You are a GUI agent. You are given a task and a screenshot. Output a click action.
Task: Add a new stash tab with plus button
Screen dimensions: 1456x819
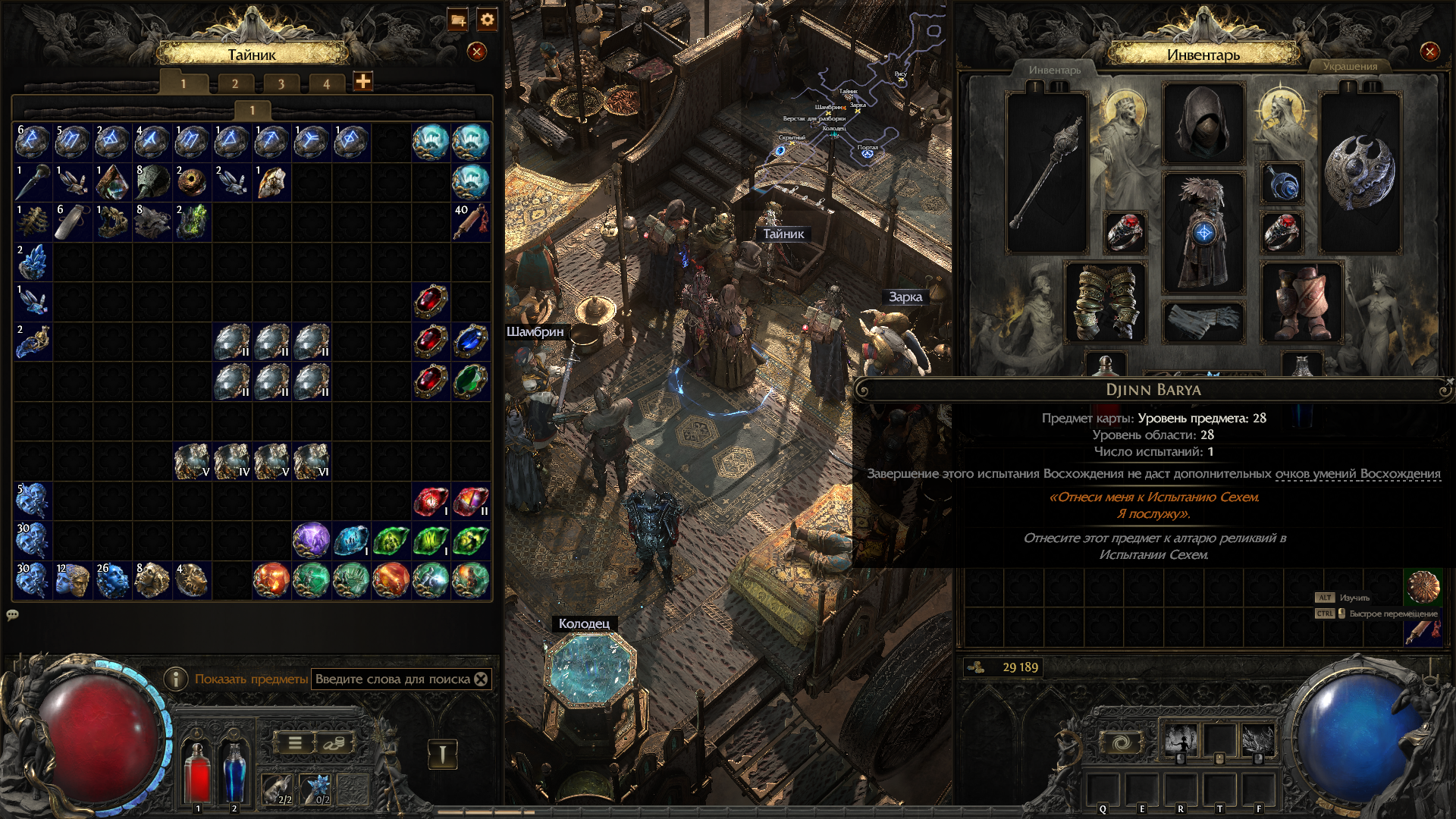click(x=363, y=81)
